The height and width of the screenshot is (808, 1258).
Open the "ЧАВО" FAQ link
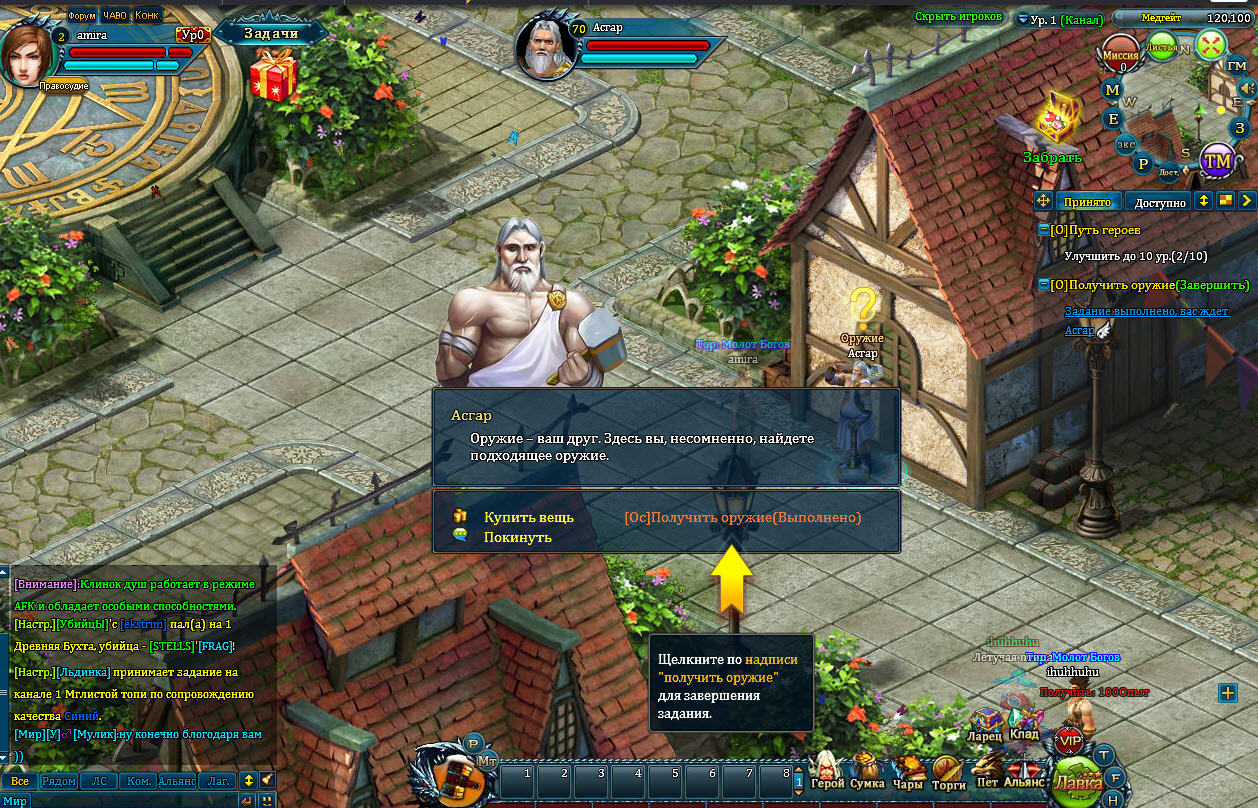click(x=115, y=15)
